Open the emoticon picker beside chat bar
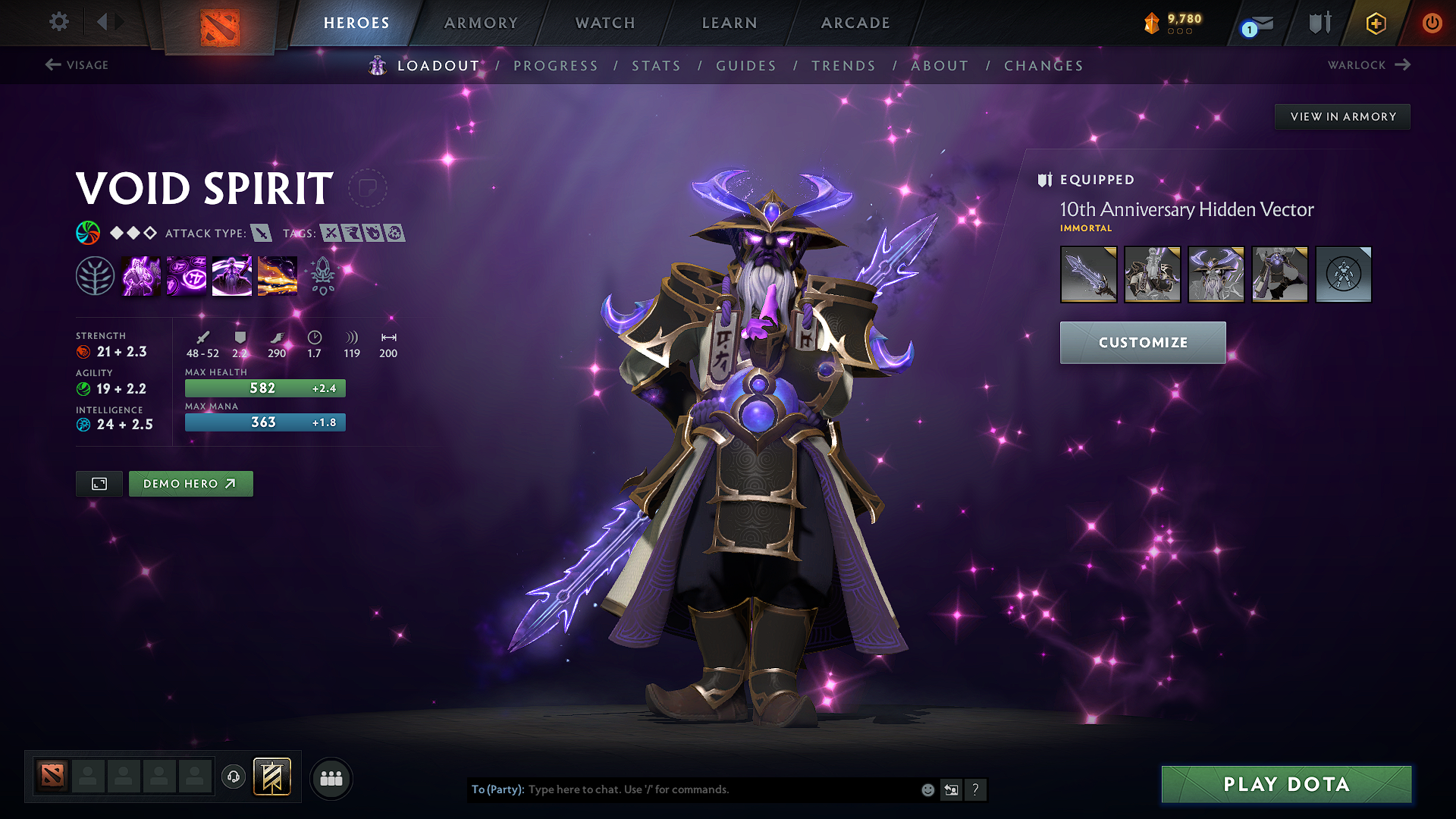Viewport: 1456px width, 819px height. [x=927, y=789]
